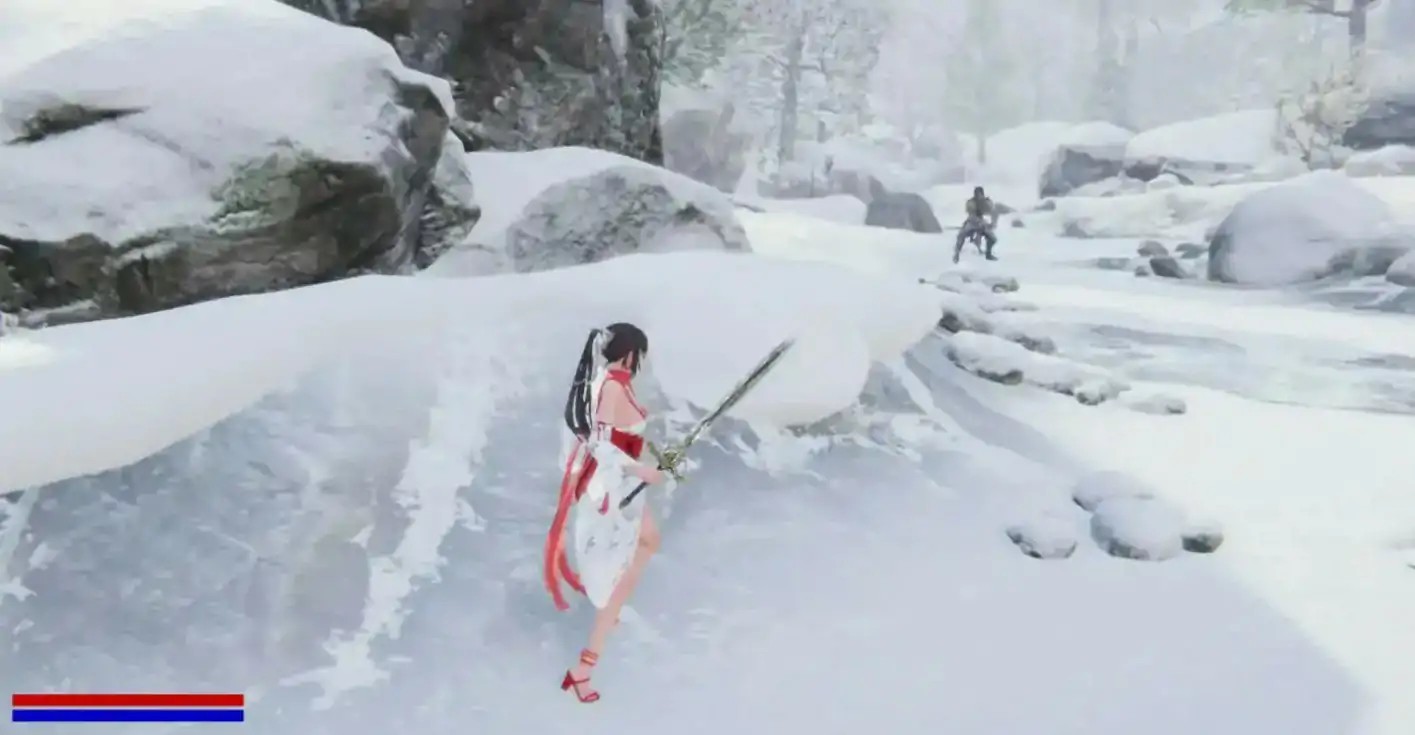
Task: Target the distant enemy fighter
Action: (x=978, y=220)
